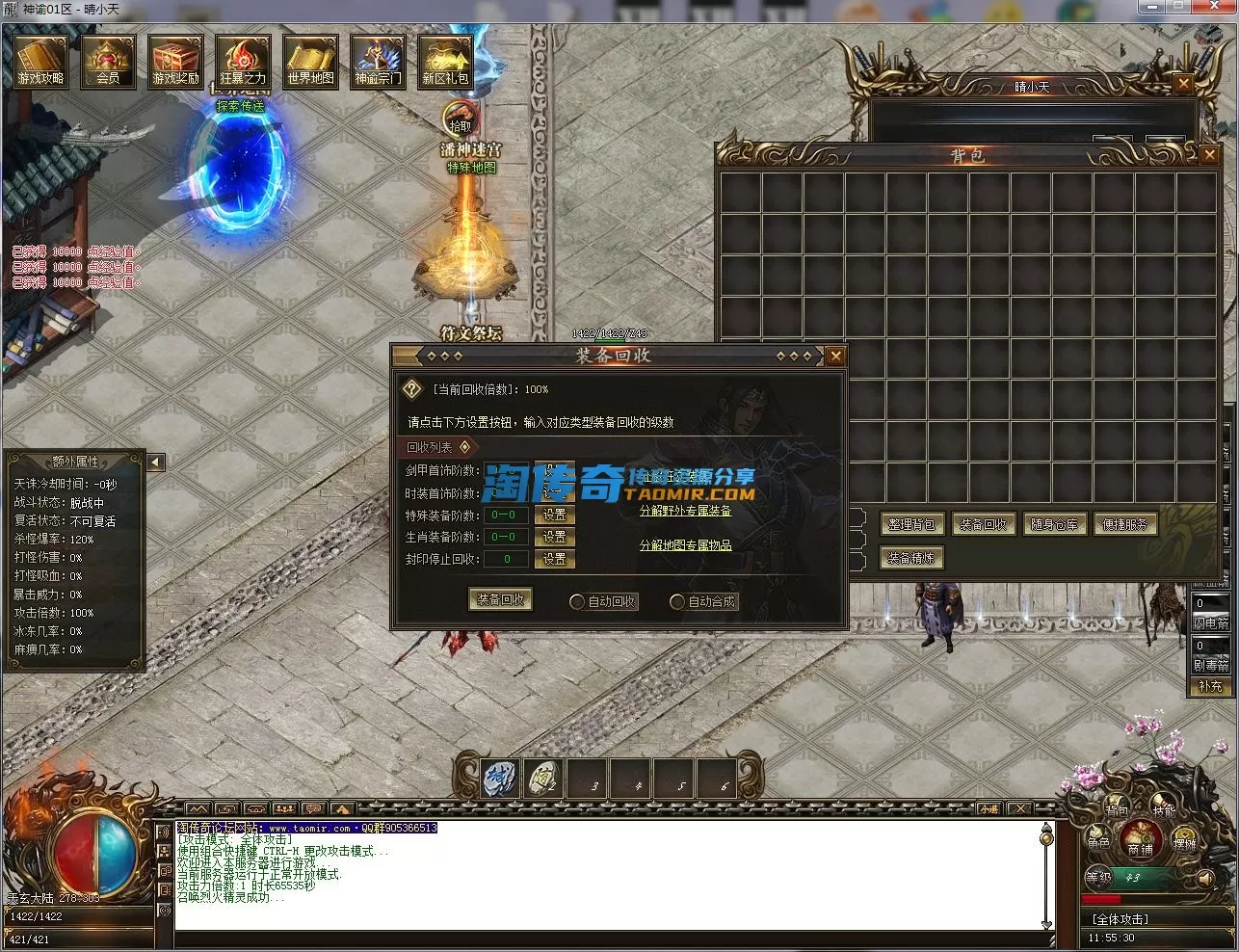
Task: Open the 装备精炼 refinement button
Action: [910, 558]
